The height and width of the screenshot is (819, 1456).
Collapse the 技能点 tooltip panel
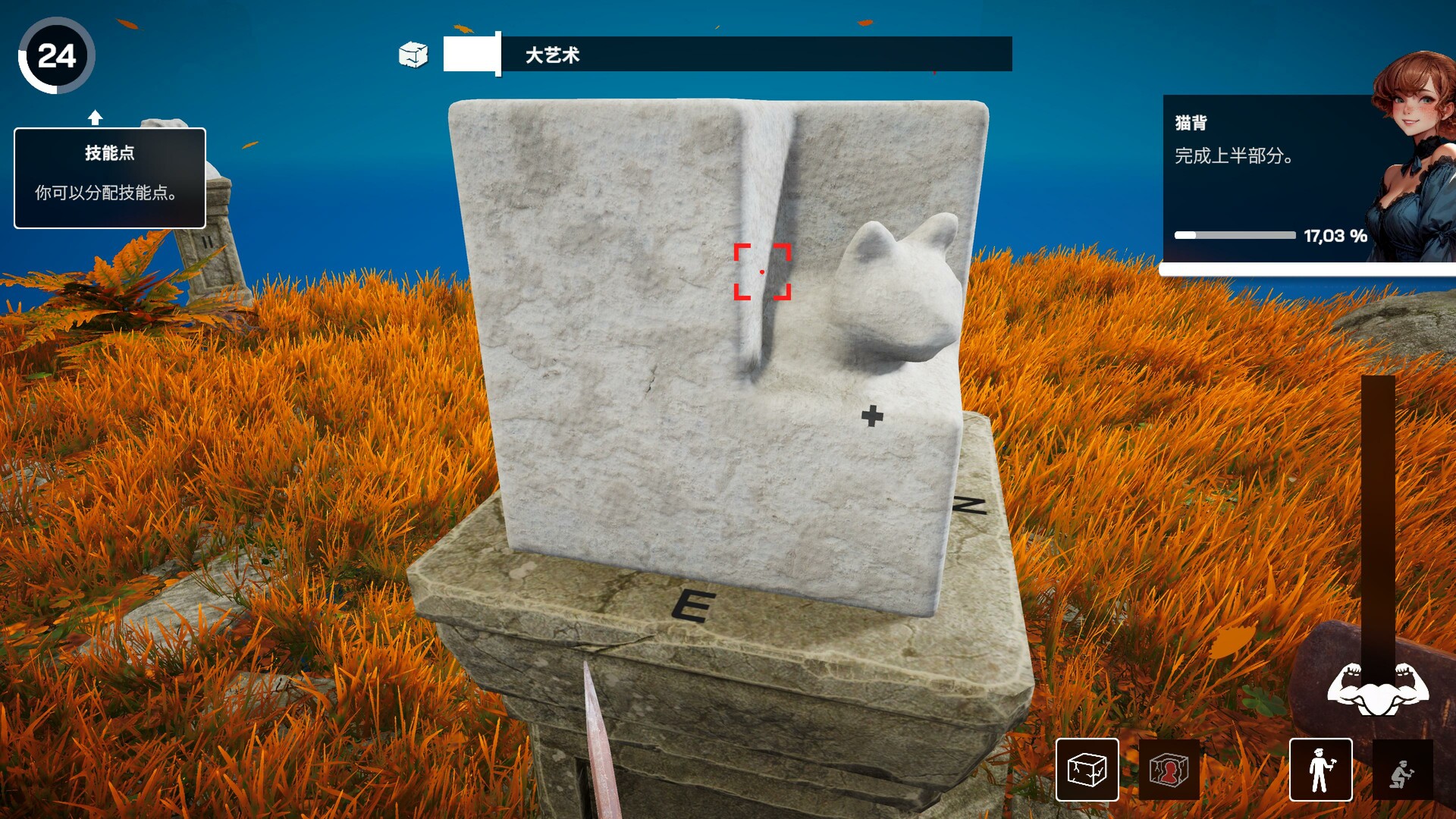click(109, 178)
